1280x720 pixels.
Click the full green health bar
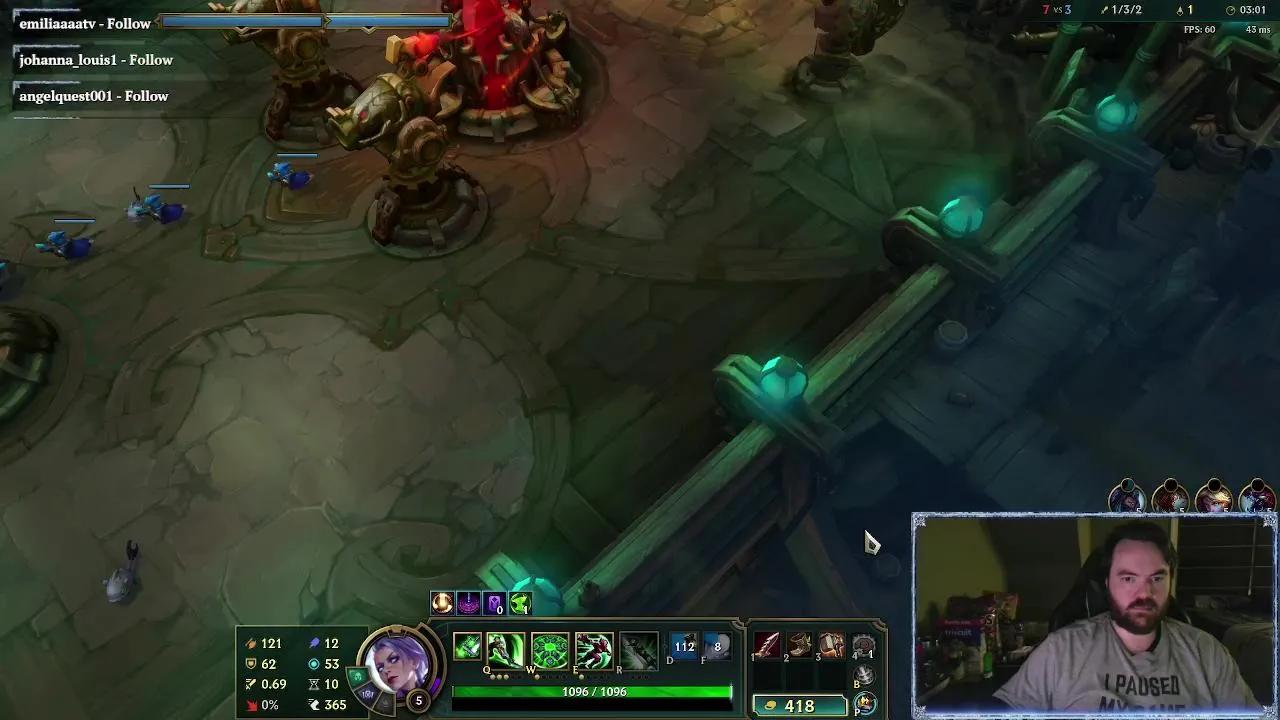click(592, 690)
